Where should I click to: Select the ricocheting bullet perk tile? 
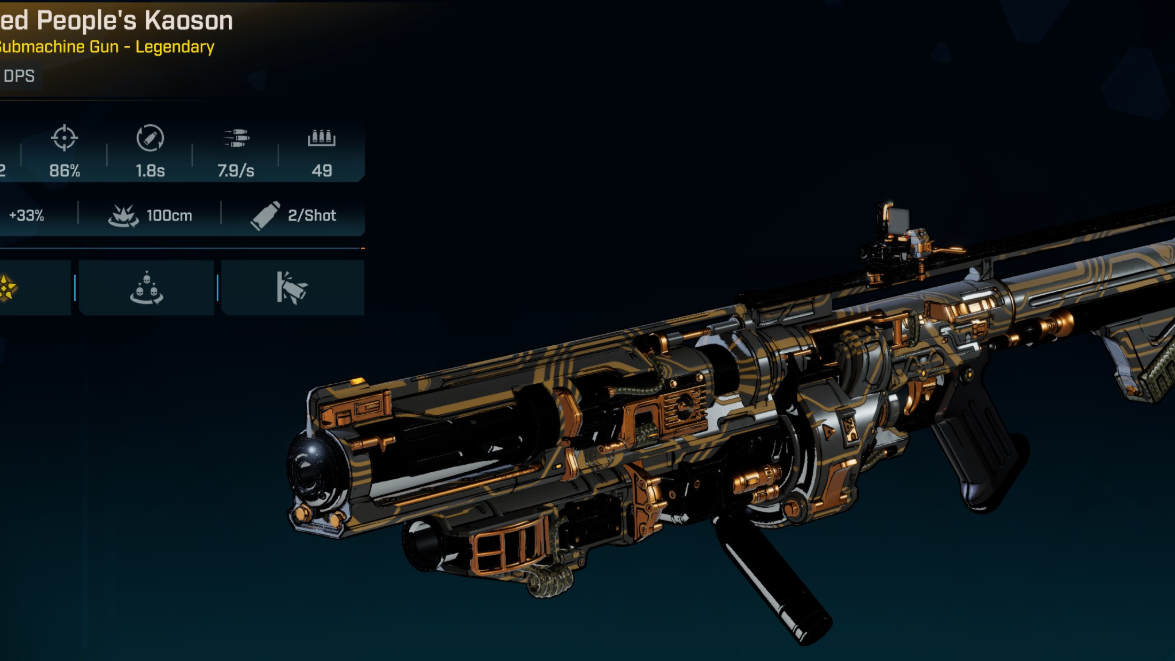coord(291,288)
